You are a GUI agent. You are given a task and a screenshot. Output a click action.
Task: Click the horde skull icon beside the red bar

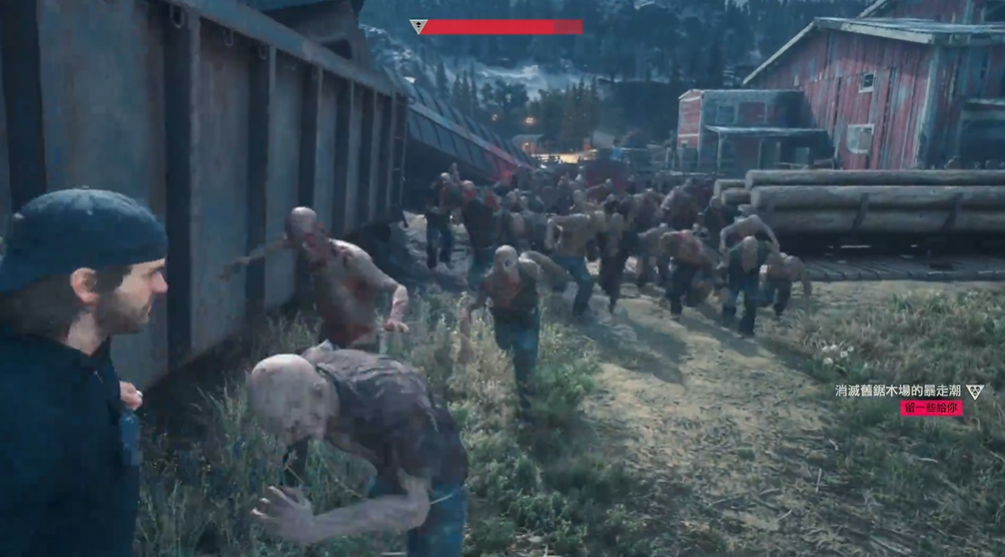[x=417, y=27]
